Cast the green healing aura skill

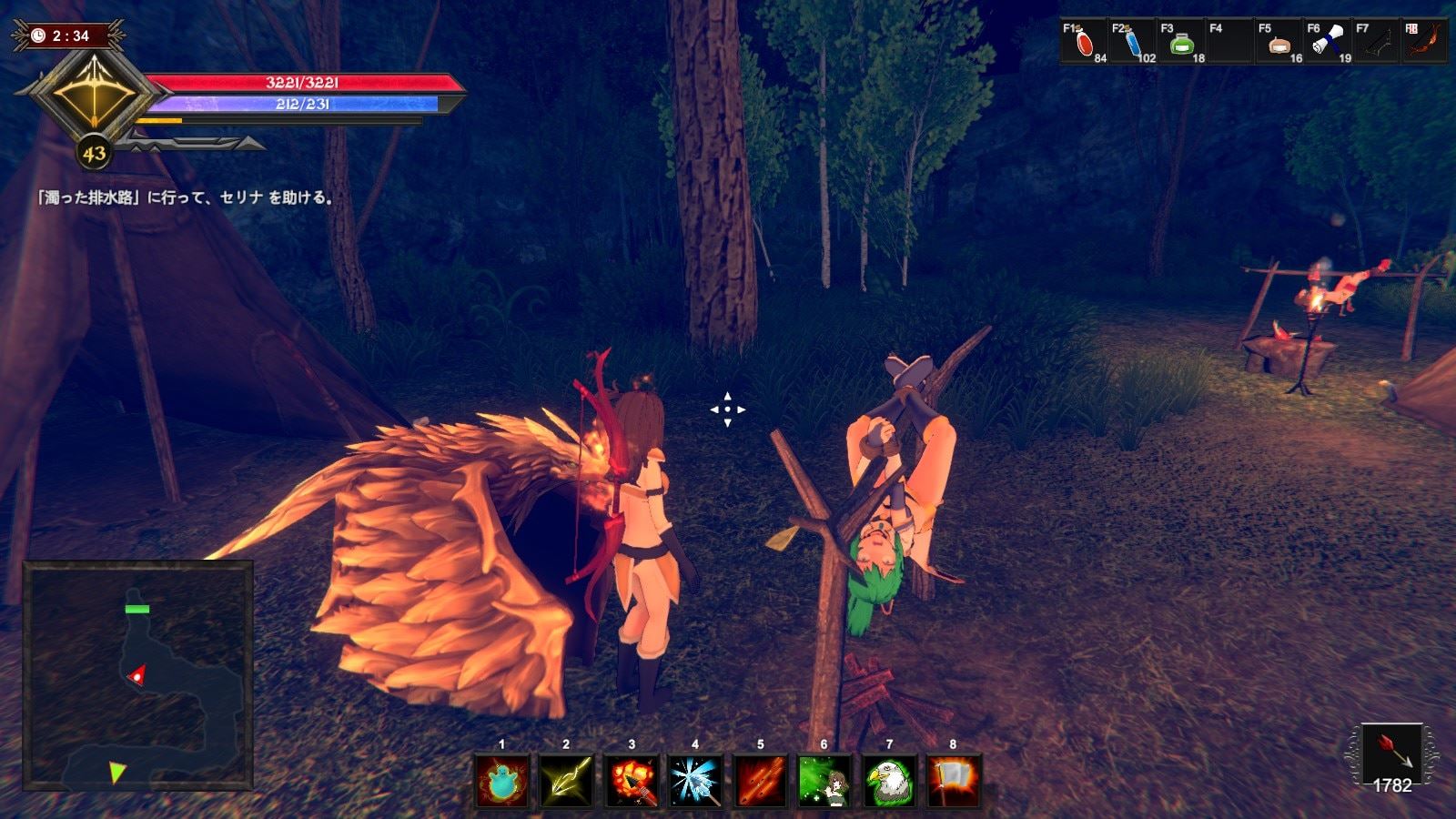pos(824,782)
